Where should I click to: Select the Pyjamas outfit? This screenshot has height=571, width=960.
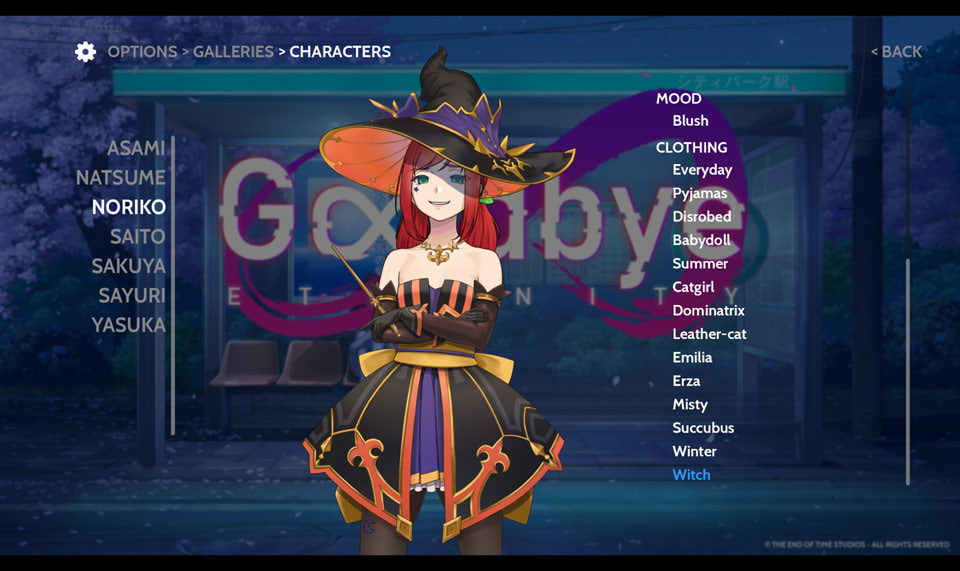[699, 193]
